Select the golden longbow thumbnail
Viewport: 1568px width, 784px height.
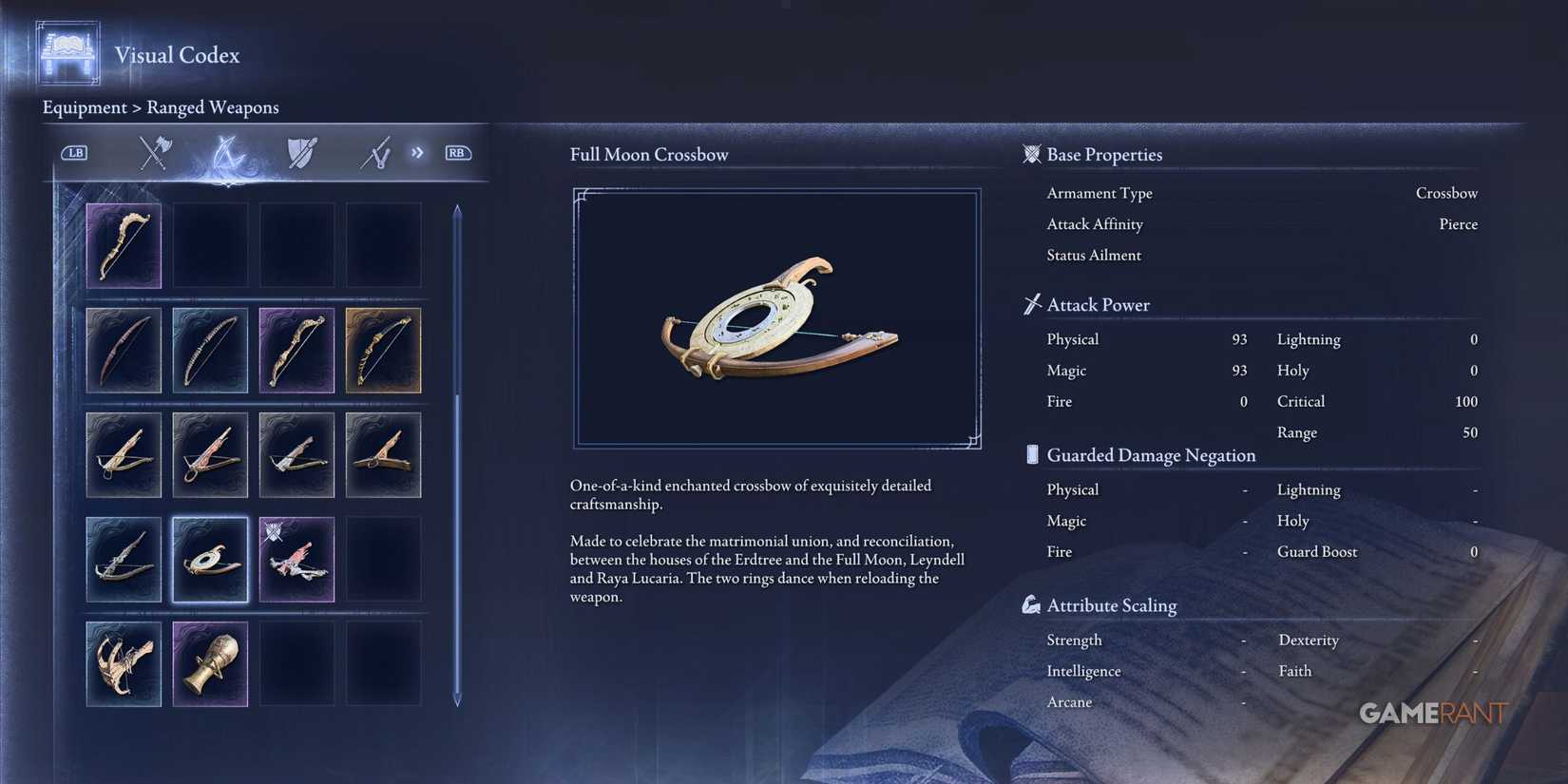click(383, 350)
